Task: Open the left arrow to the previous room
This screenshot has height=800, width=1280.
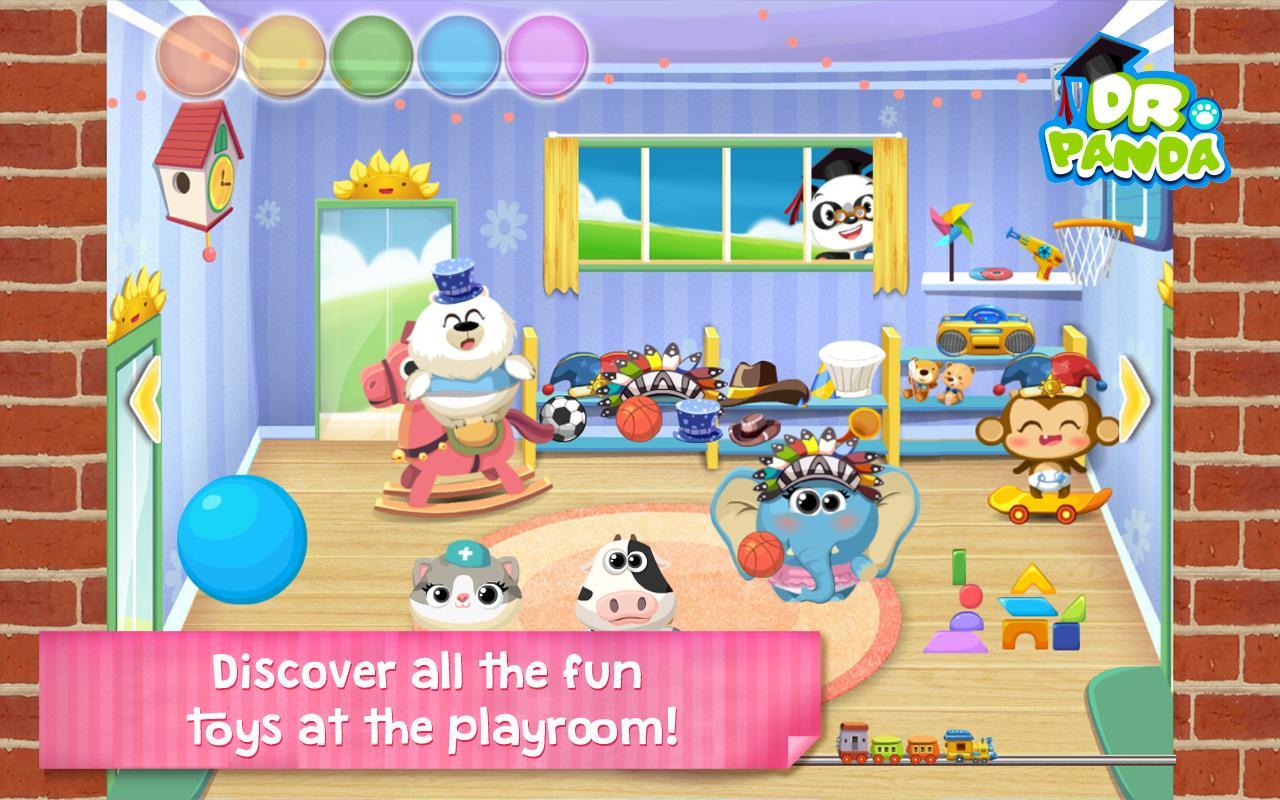Action: (x=143, y=398)
